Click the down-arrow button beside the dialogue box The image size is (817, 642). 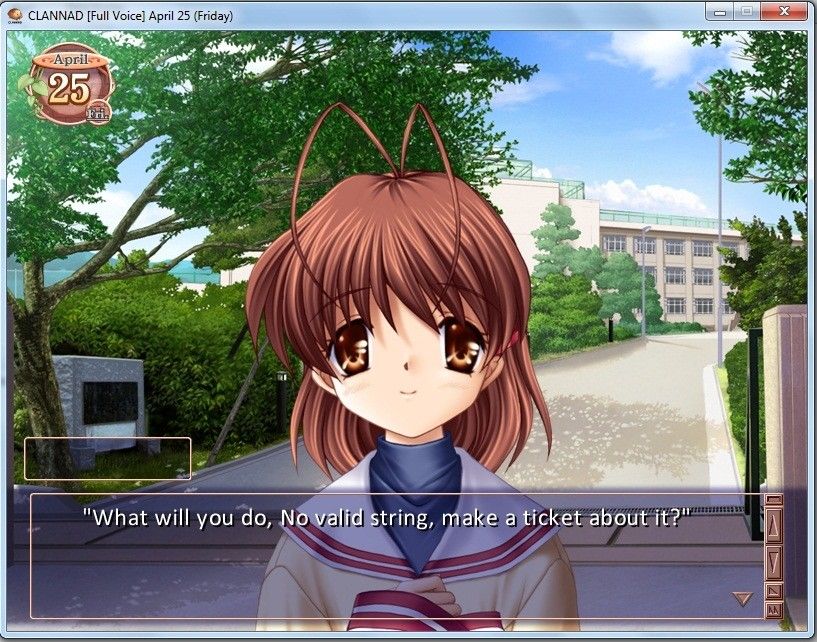773,561
